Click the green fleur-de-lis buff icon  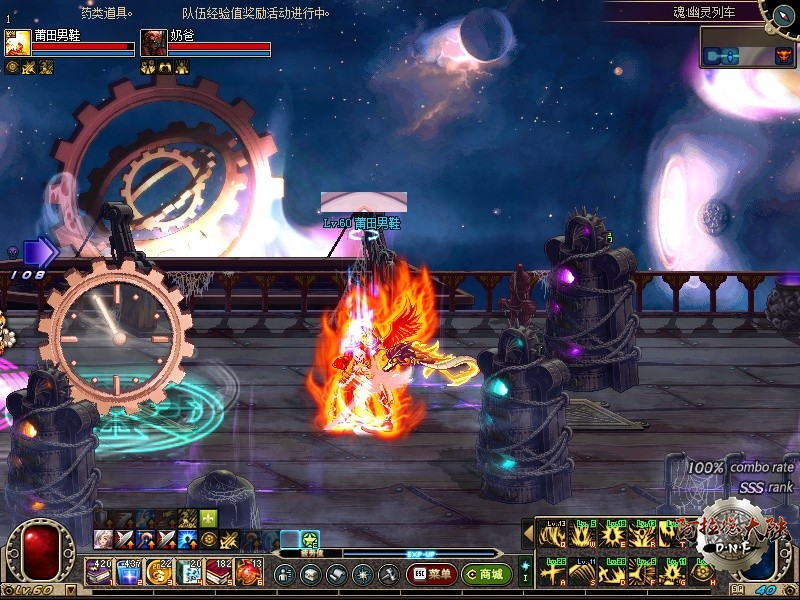coord(208,518)
